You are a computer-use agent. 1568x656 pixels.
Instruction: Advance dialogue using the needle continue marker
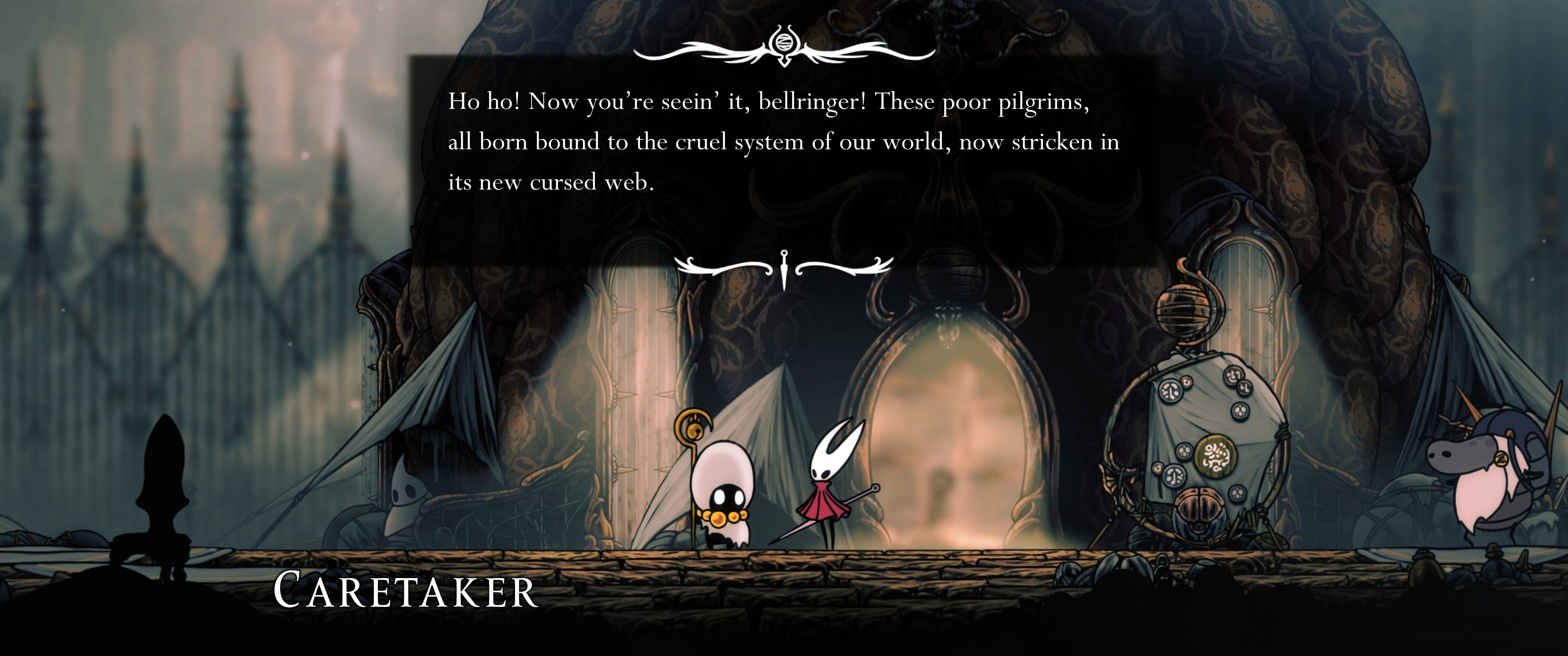coord(784,269)
